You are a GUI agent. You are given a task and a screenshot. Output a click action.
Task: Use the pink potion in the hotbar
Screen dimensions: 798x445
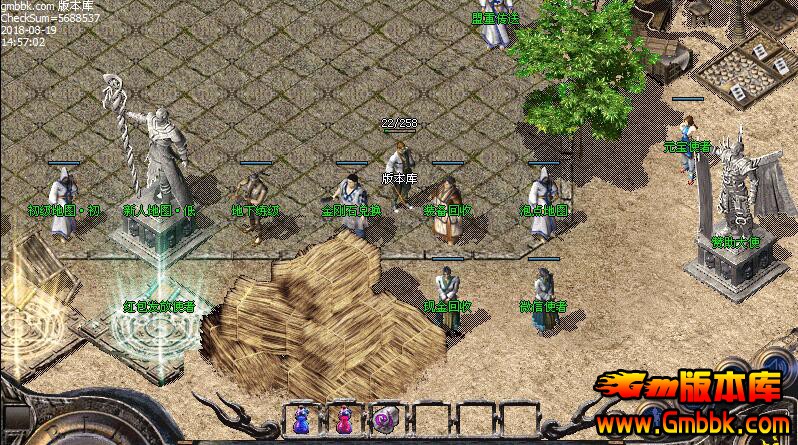(x=343, y=420)
